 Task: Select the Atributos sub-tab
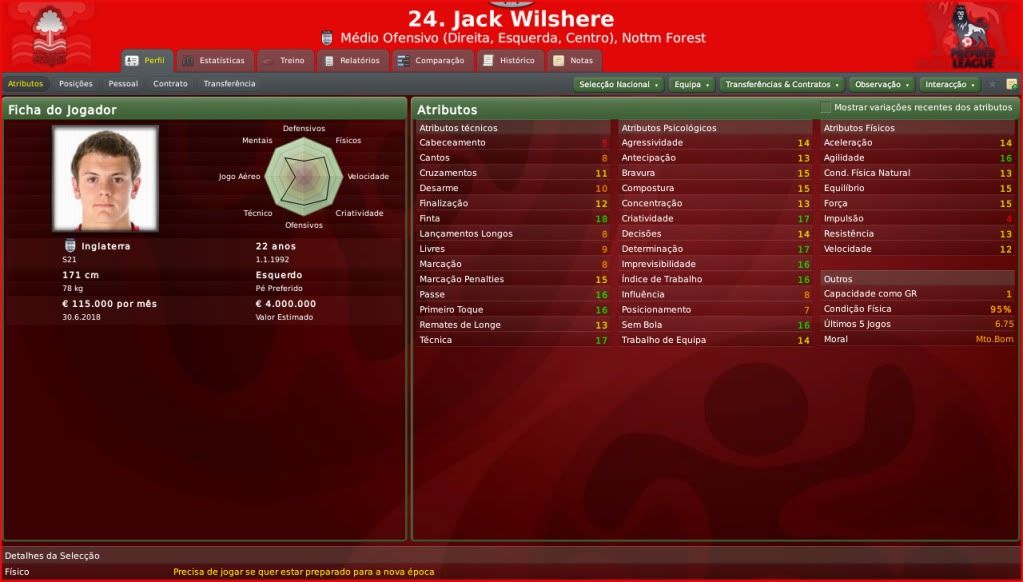[25, 84]
